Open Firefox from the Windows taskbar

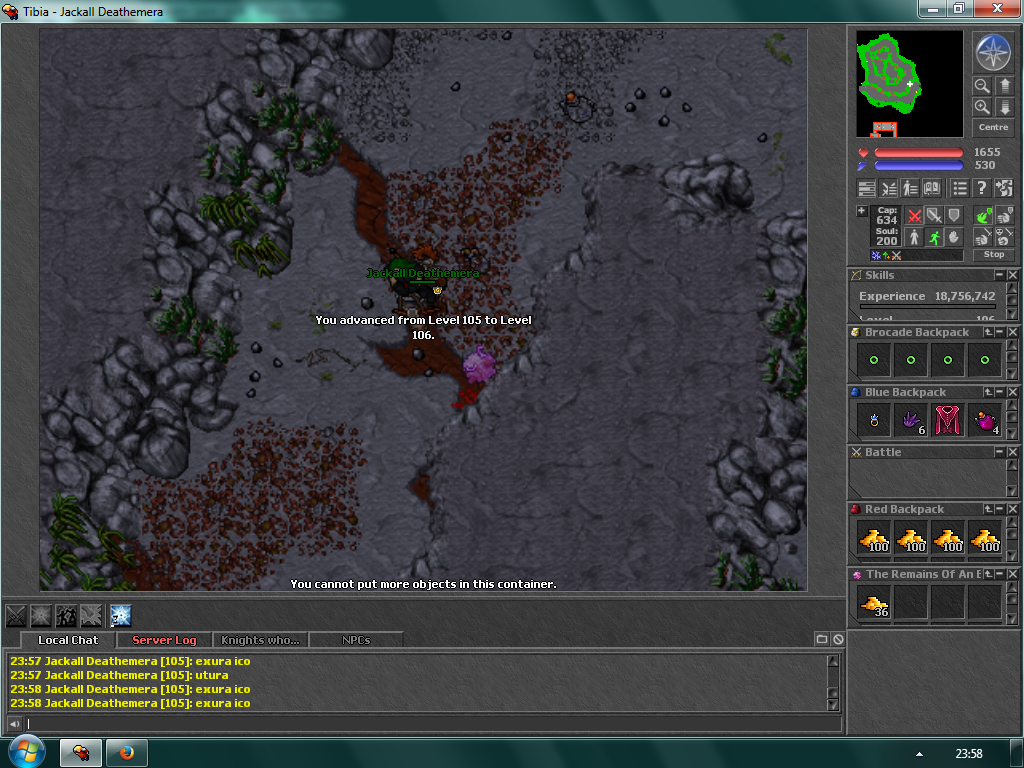[127, 753]
